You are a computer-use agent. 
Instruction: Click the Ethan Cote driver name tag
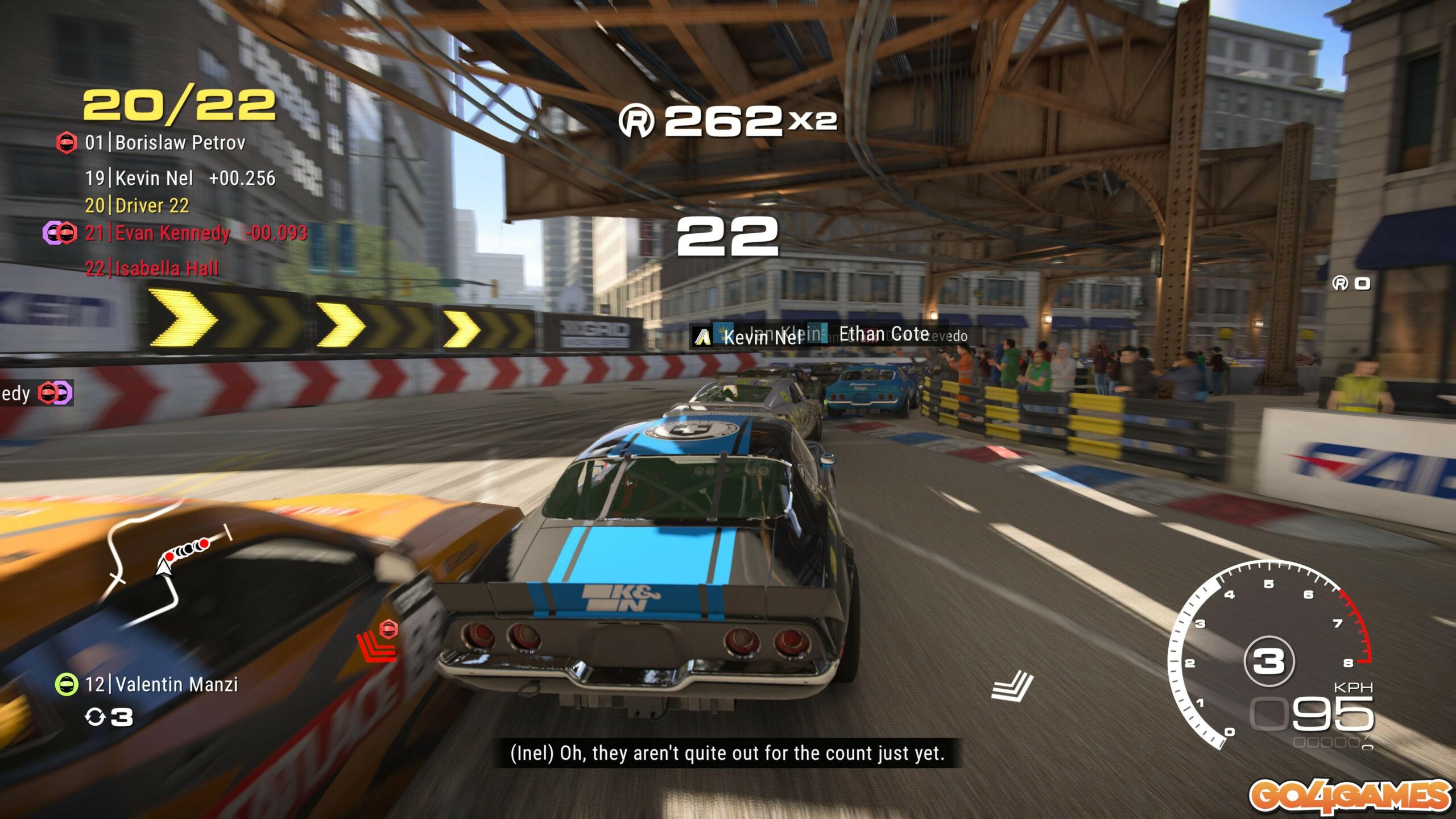(x=884, y=334)
